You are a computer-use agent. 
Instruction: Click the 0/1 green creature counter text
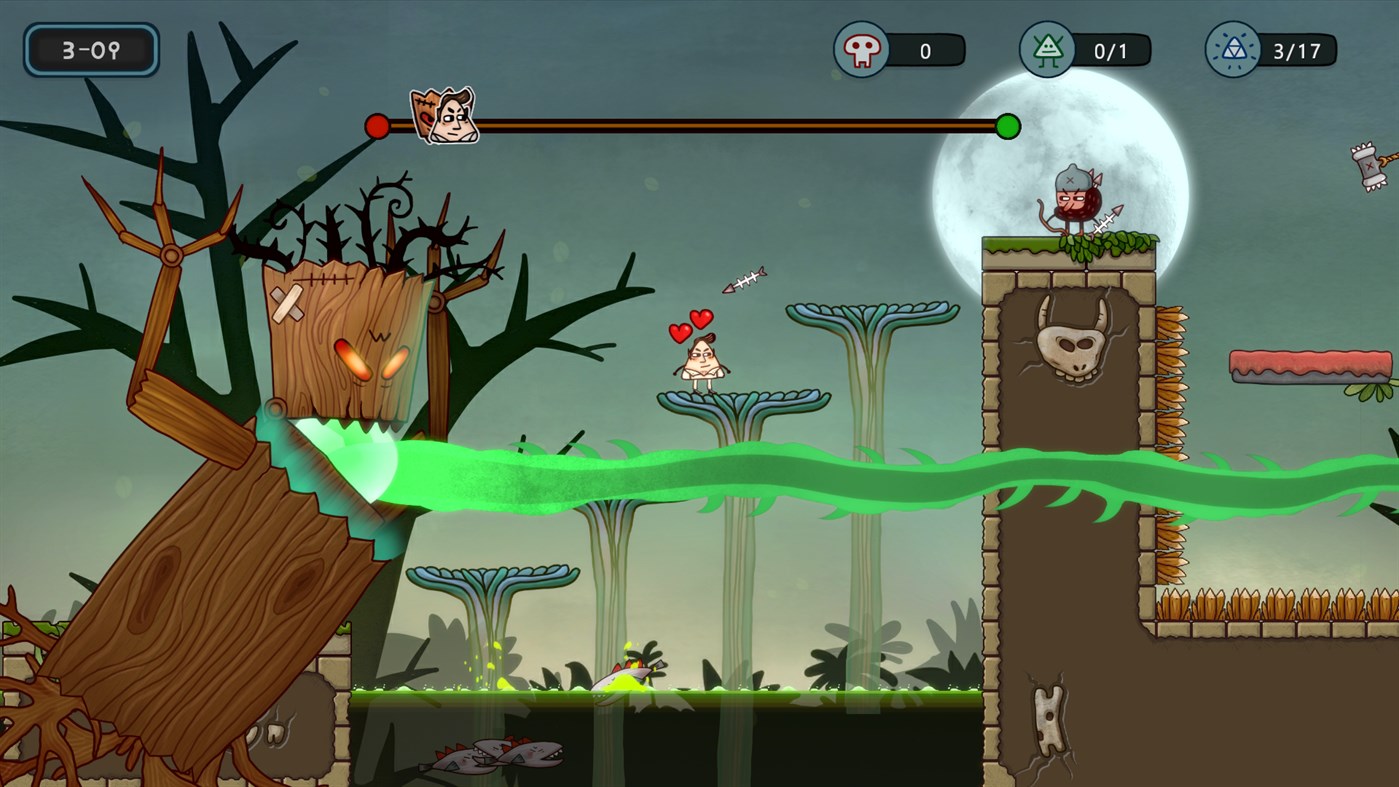click(x=1108, y=48)
